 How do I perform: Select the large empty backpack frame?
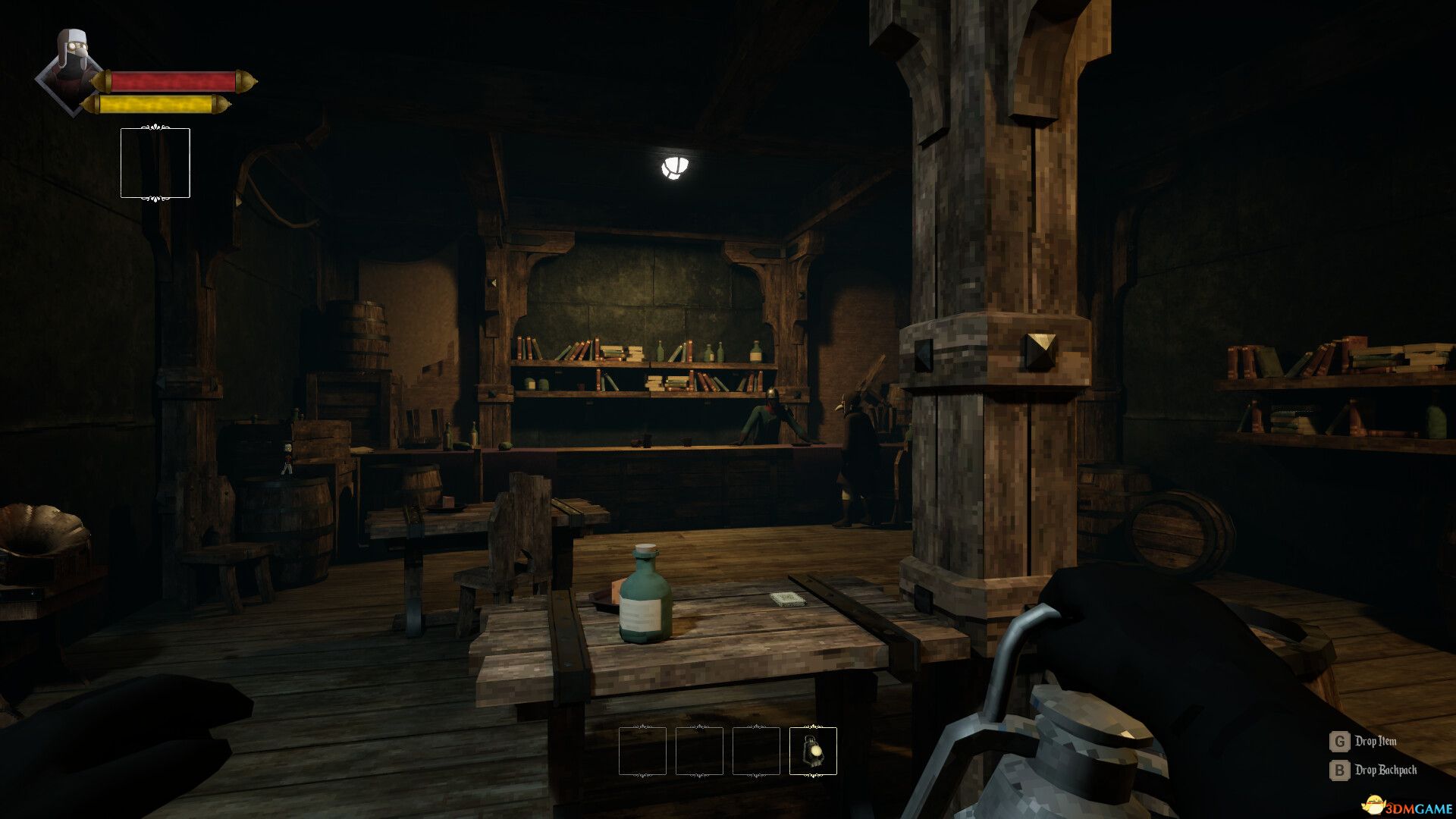pos(155,163)
